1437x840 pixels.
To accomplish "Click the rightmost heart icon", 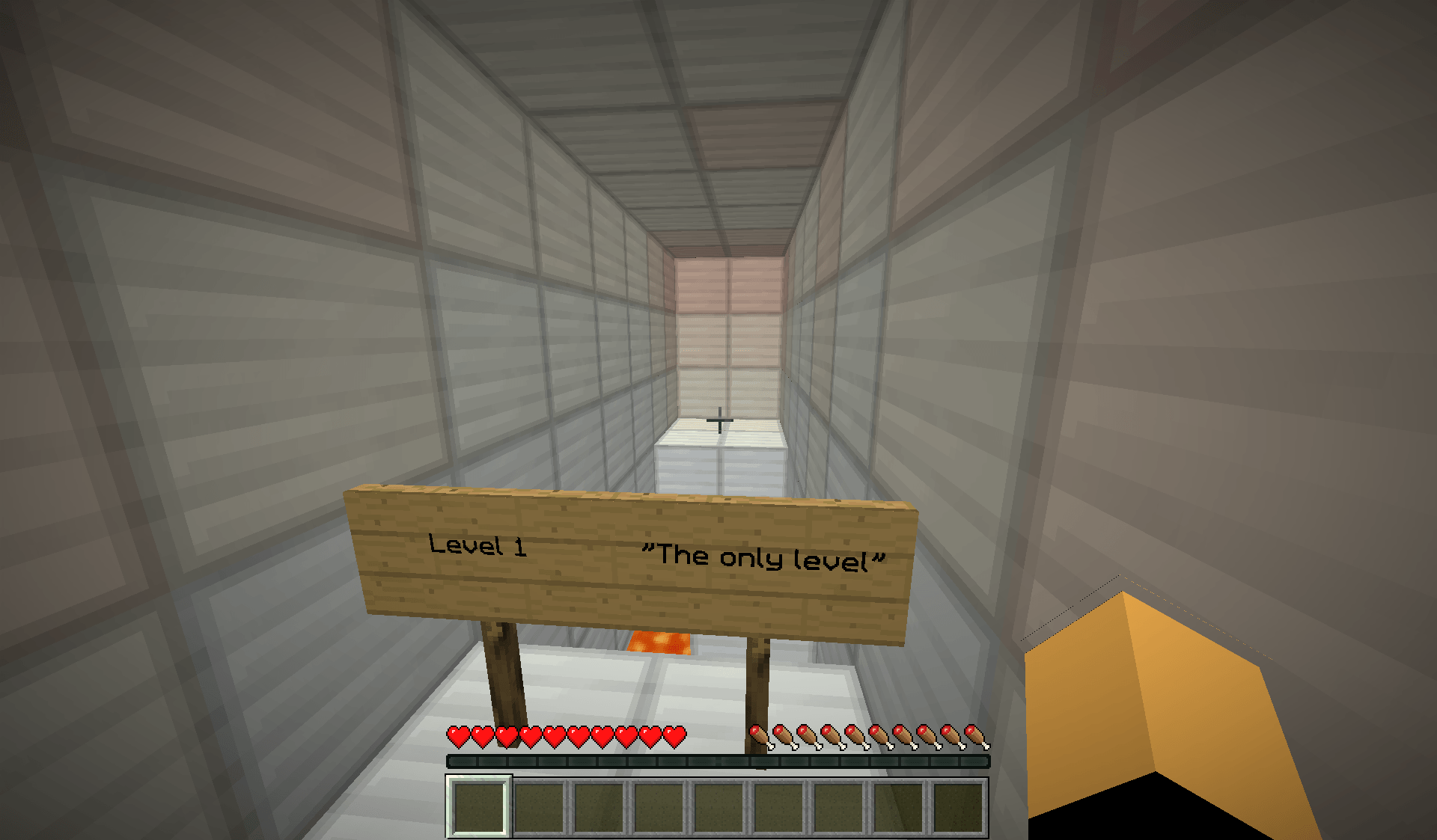I will [x=676, y=735].
